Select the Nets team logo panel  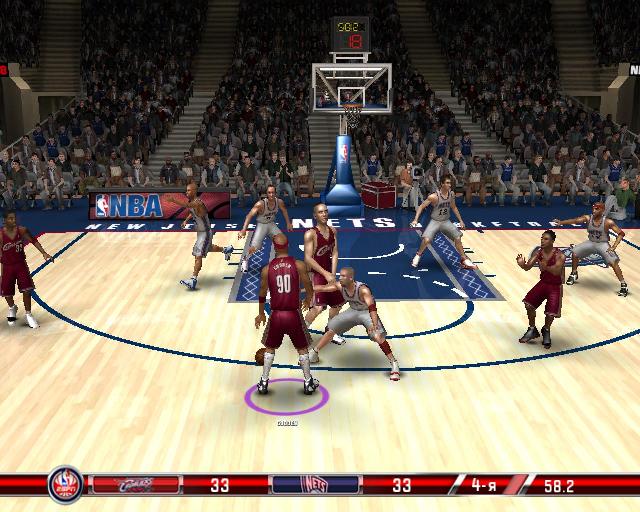tap(315, 486)
